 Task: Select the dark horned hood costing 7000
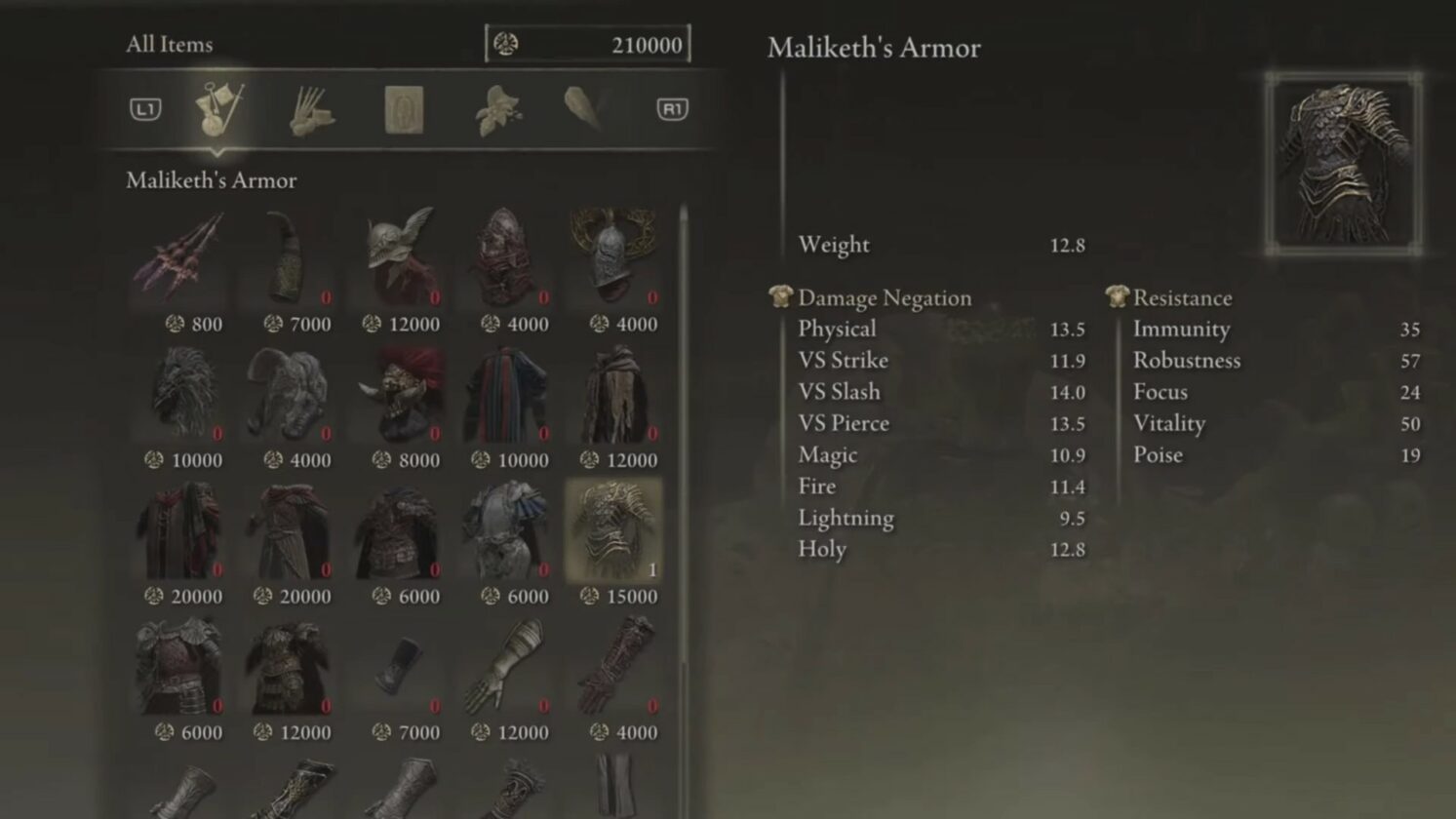pos(289,257)
